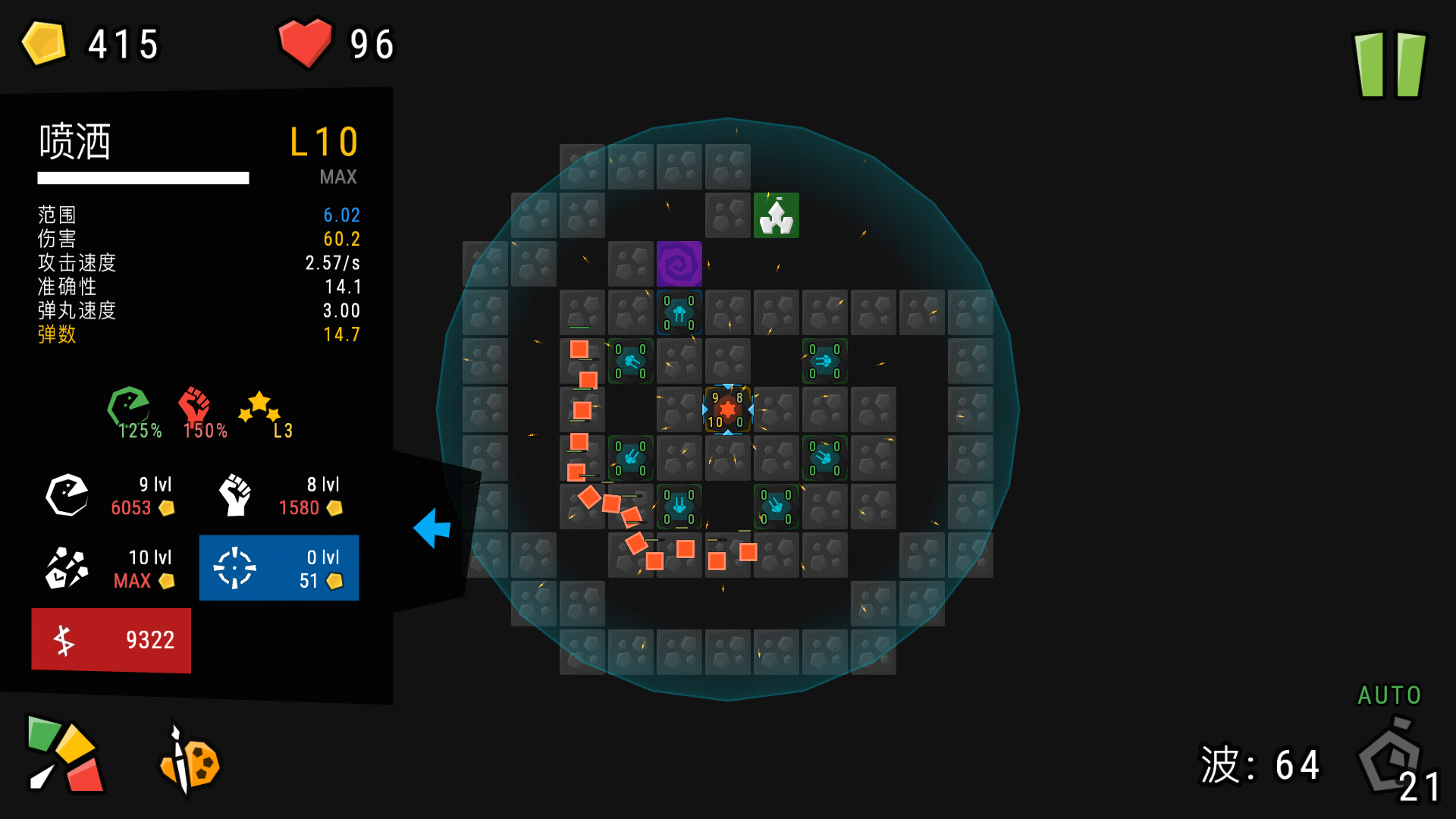The height and width of the screenshot is (819, 1456).
Task: Click the 弹数 stat row showing 14.7
Action: point(199,334)
